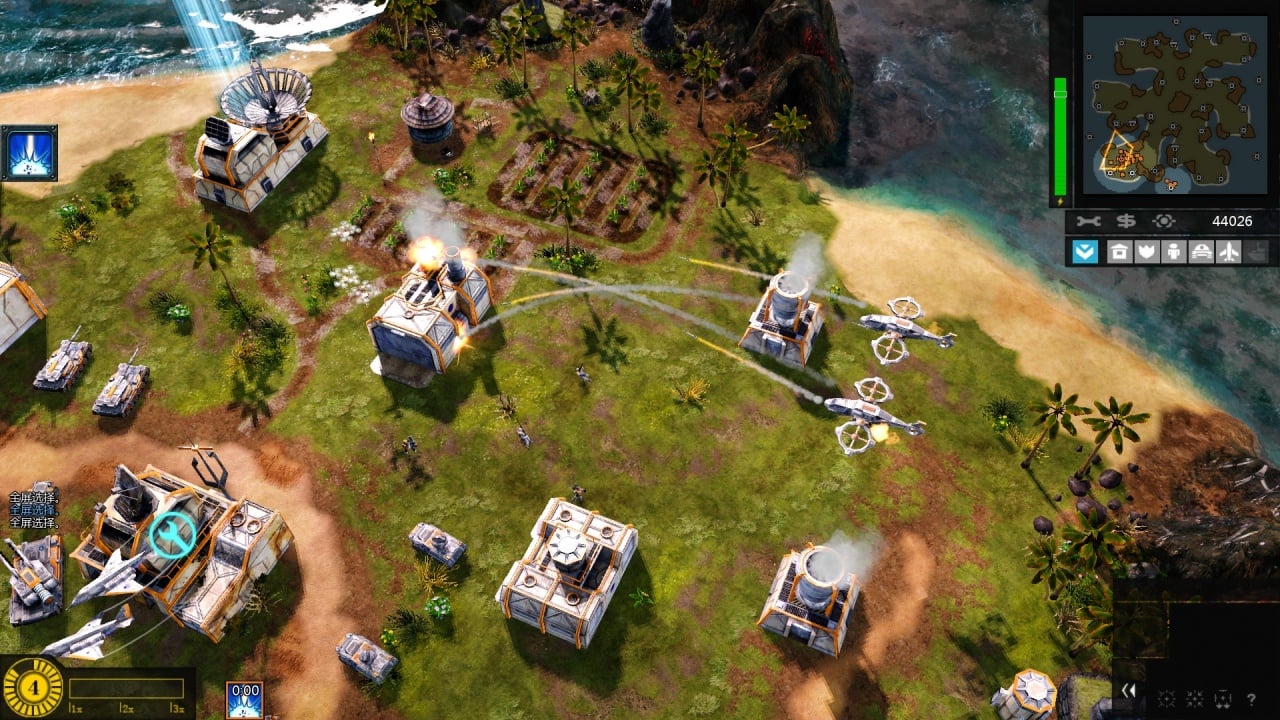Activate the blue support power icon

(x=29, y=153)
